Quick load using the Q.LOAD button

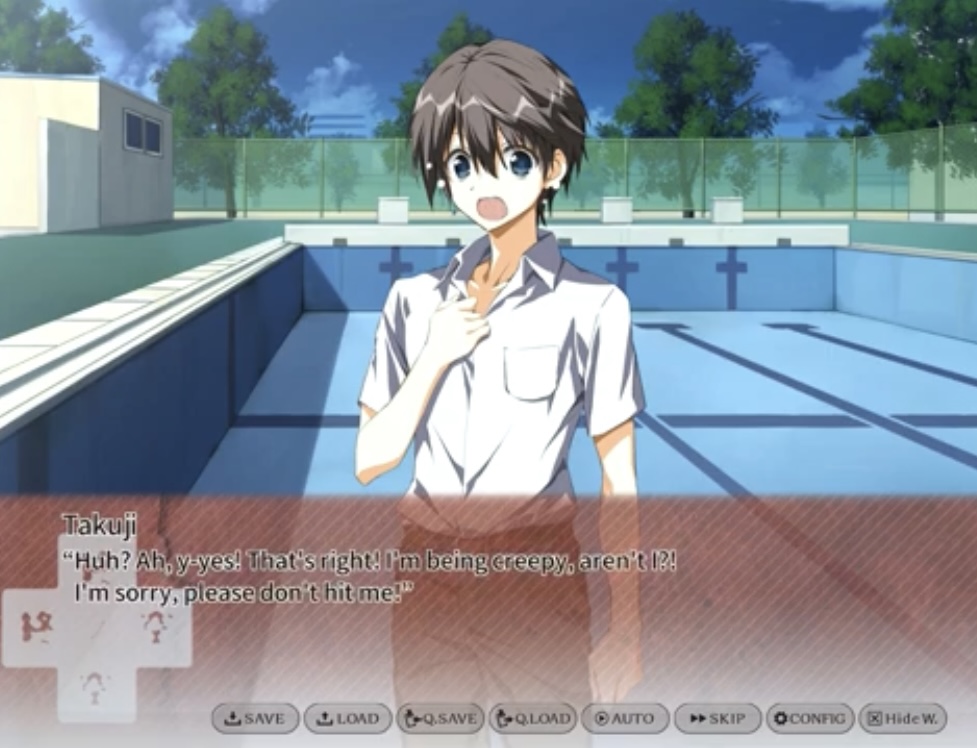[x=533, y=718]
